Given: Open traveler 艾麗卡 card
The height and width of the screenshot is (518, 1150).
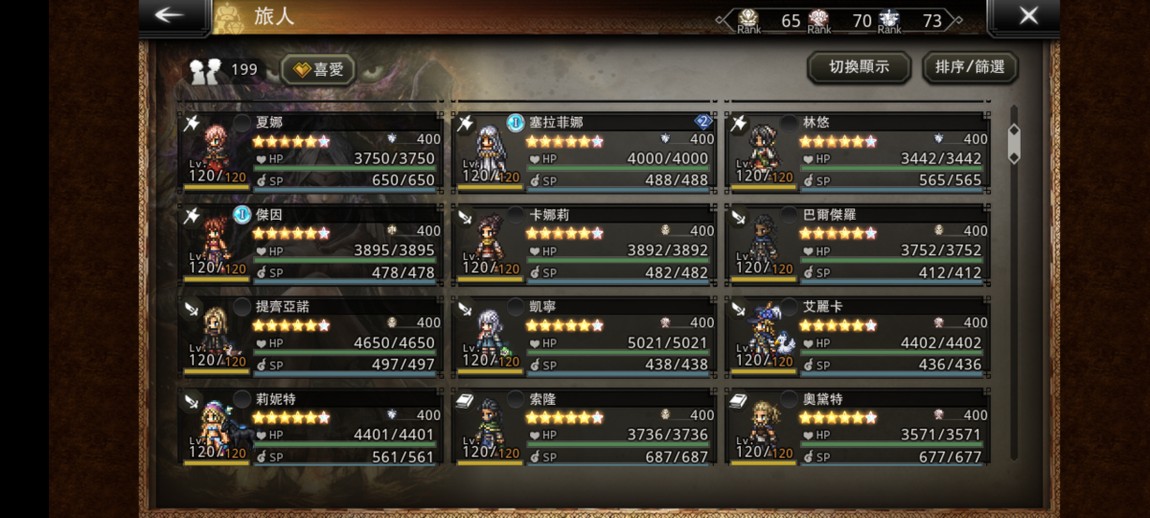Looking at the screenshot, I should (x=857, y=335).
